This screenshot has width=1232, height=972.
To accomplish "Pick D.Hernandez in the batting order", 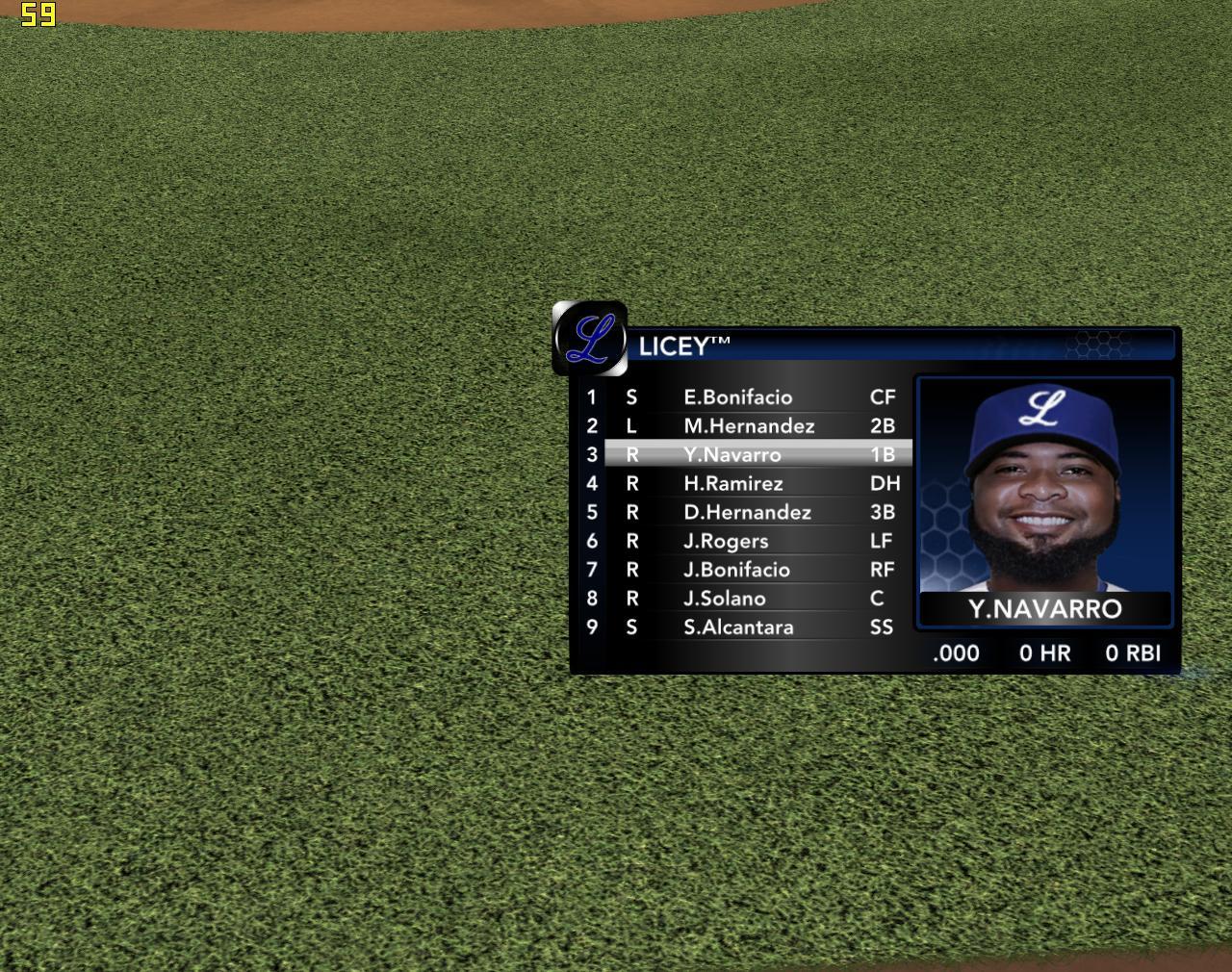I will (747, 513).
